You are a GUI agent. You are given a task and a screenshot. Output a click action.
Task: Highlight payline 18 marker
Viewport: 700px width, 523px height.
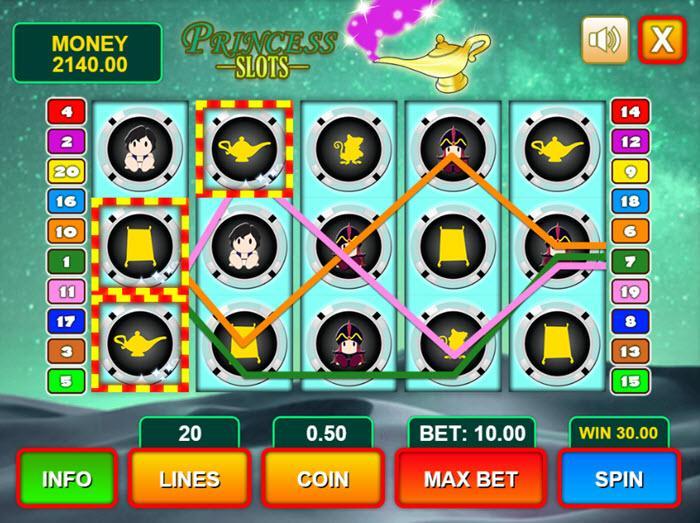tap(630, 201)
